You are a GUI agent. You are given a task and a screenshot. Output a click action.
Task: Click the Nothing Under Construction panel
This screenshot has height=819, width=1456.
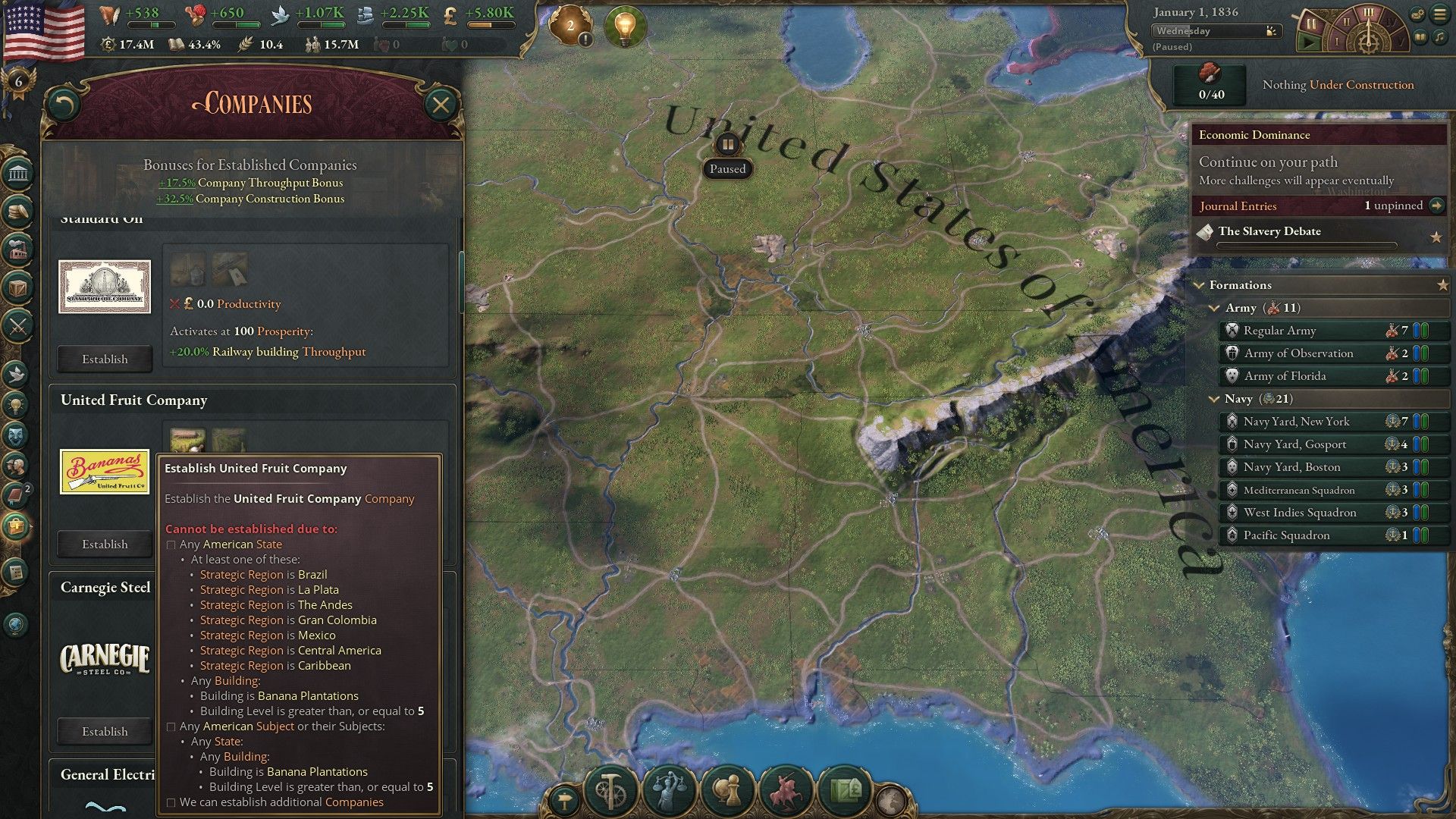pyautogui.click(x=1338, y=85)
